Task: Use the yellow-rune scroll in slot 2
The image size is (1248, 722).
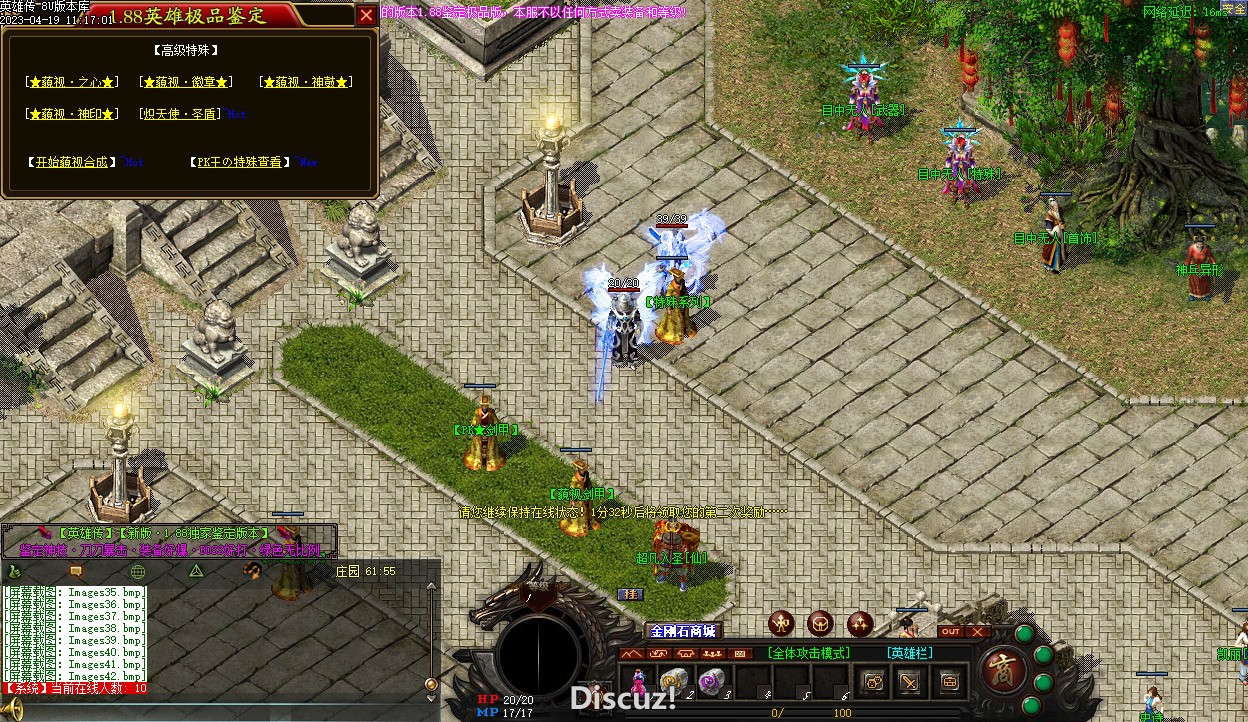Action: pos(673,680)
